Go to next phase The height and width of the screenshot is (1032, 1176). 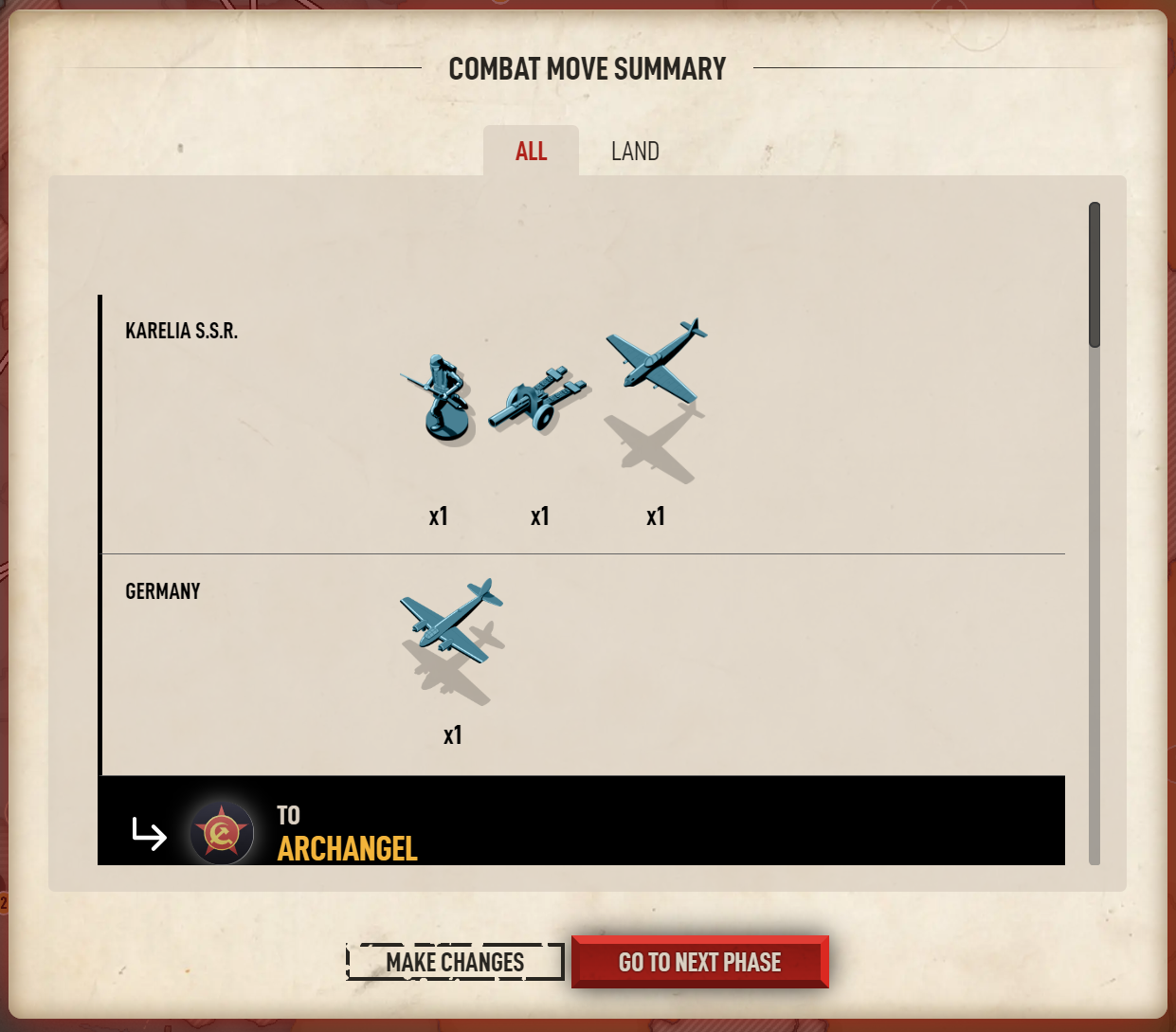click(699, 962)
